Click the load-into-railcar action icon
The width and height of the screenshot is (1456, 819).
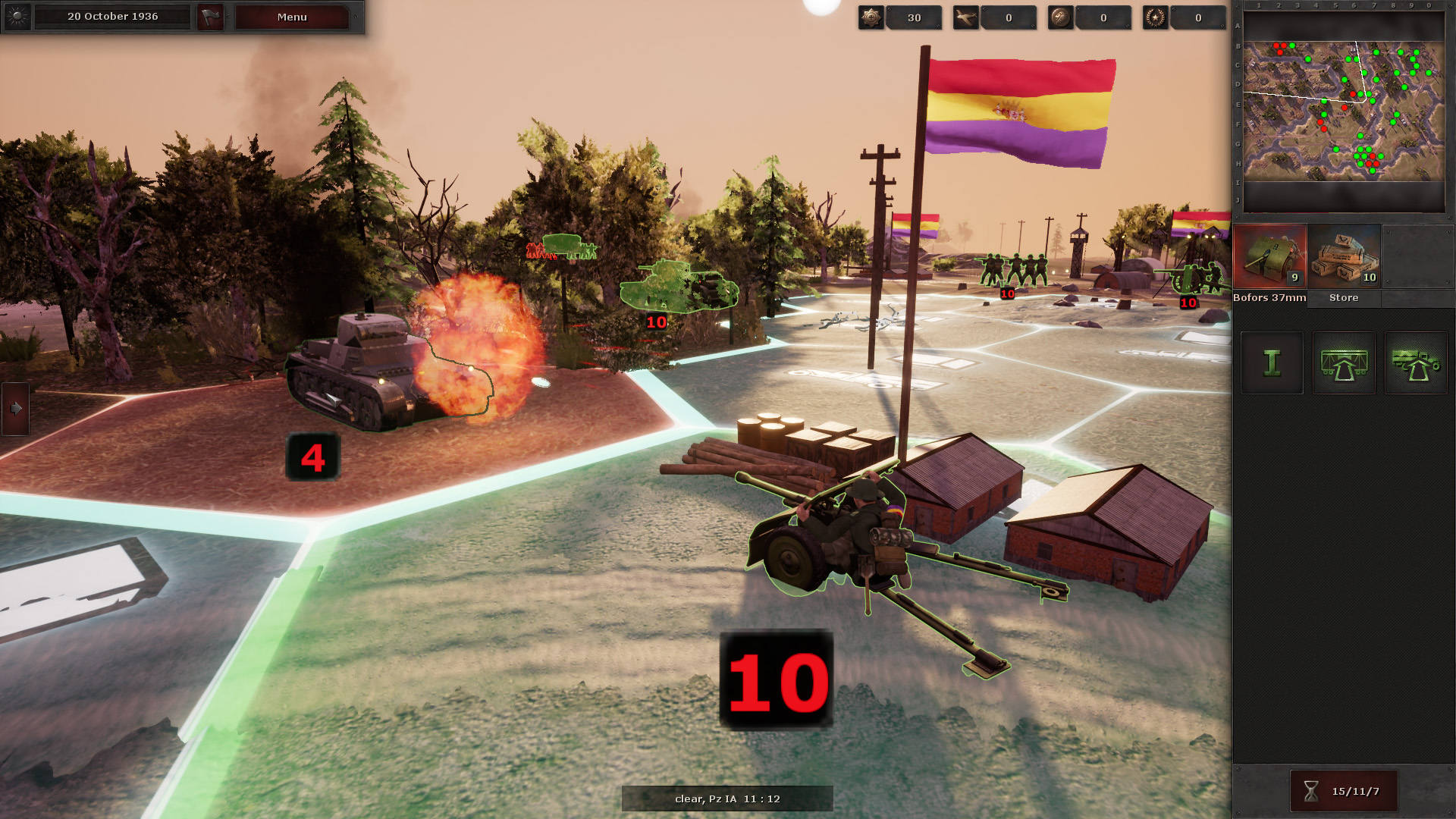coord(1343,363)
